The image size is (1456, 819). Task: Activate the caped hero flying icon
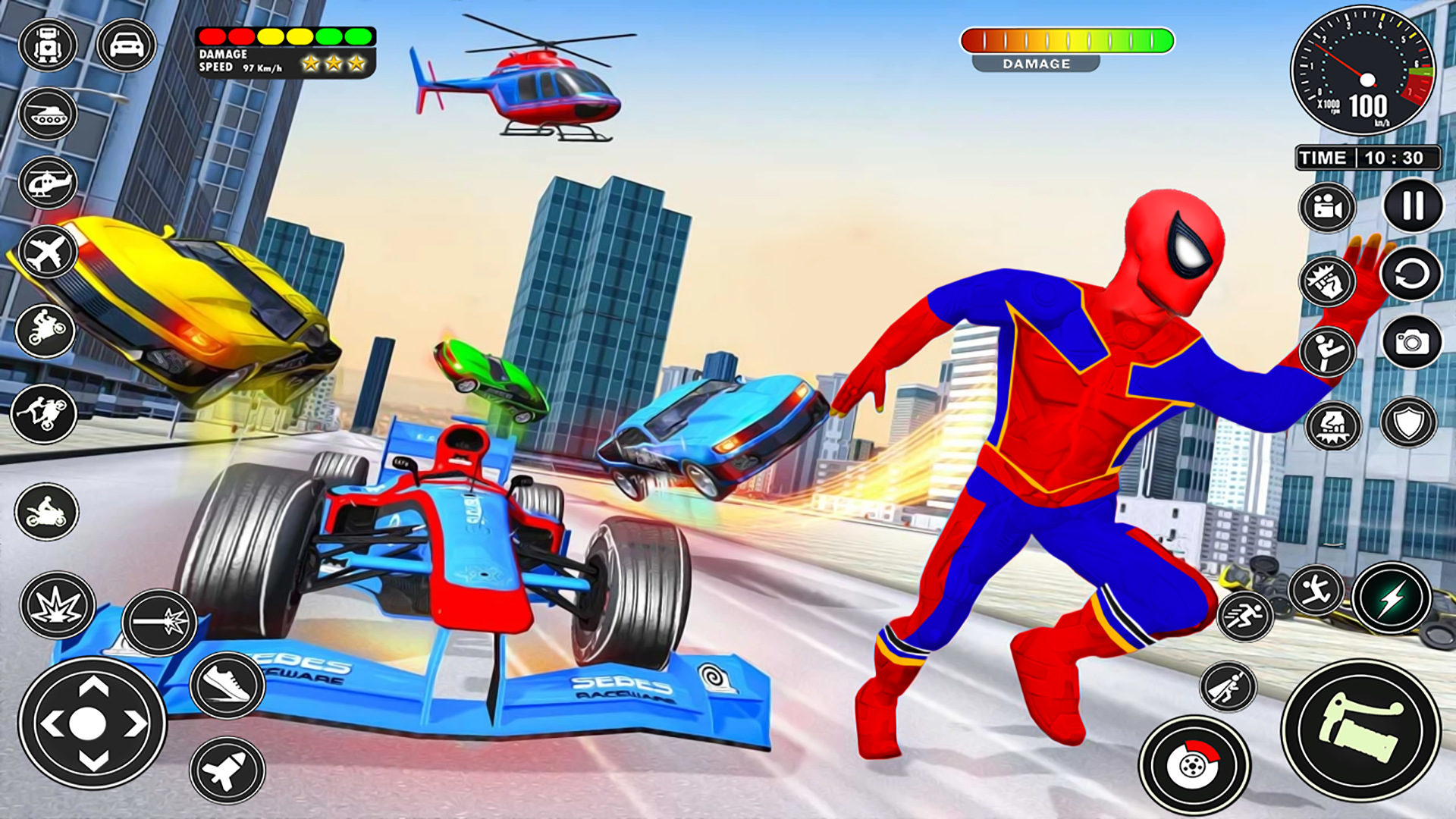[1228, 687]
